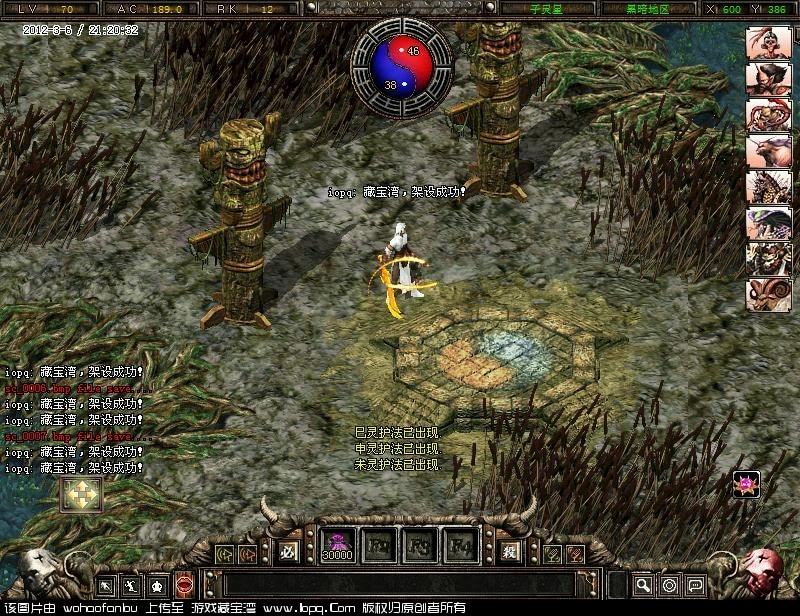Click the F2 hotkey slot
This screenshot has width=800, height=616.
coord(379,547)
